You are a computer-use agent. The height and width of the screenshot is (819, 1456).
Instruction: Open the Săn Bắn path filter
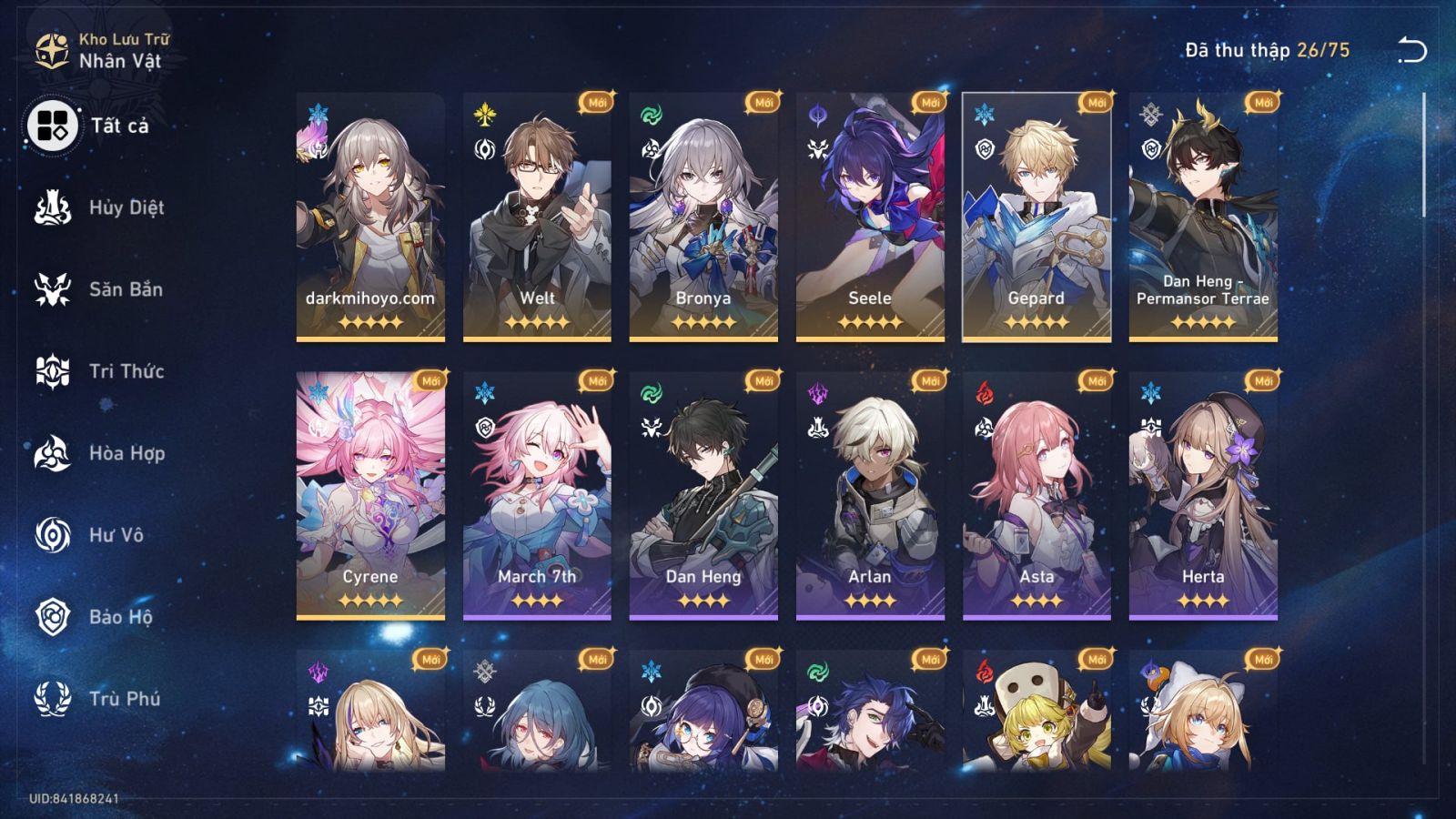tap(55, 289)
